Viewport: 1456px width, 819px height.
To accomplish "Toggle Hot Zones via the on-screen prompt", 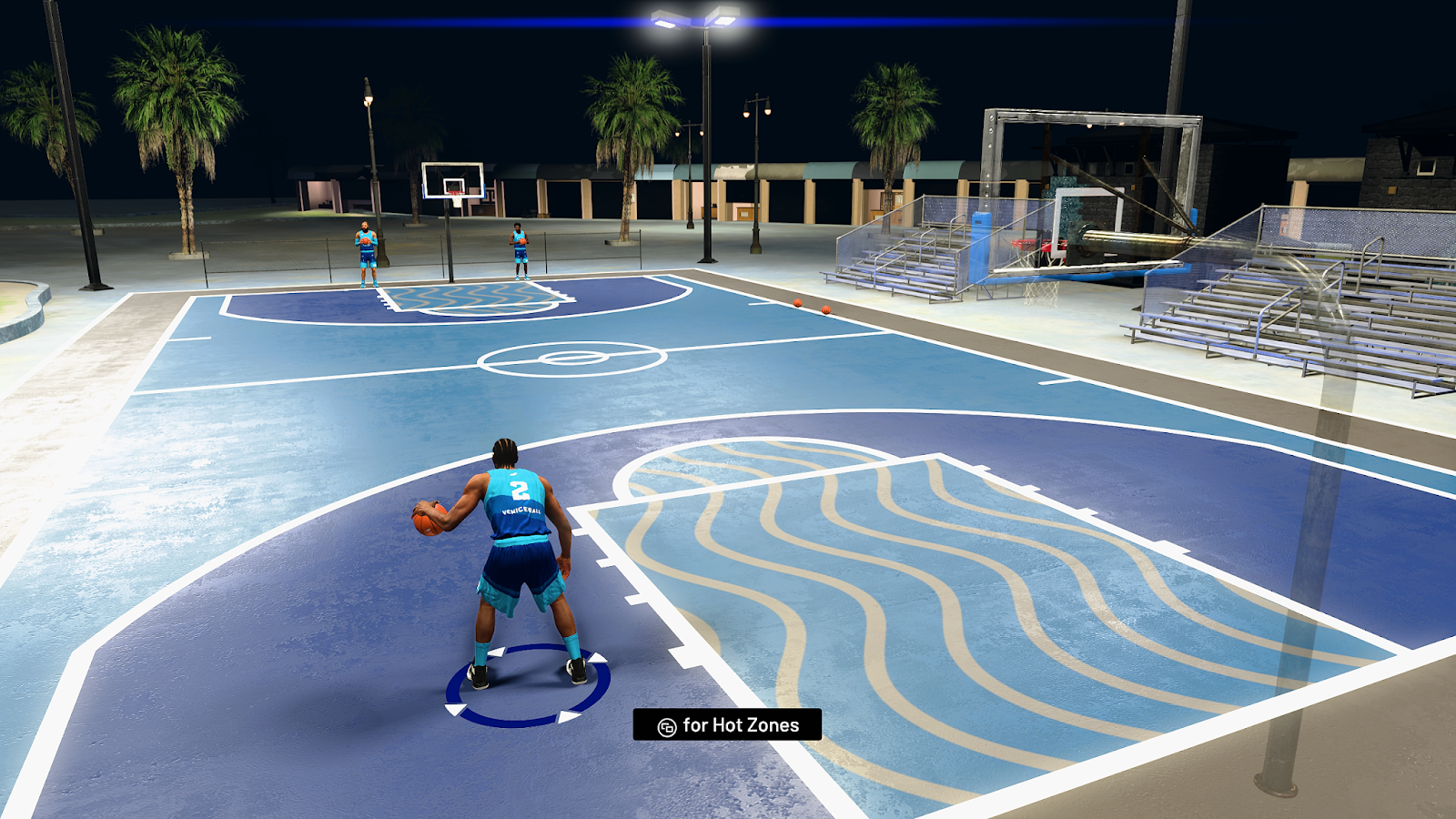I will point(728,726).
